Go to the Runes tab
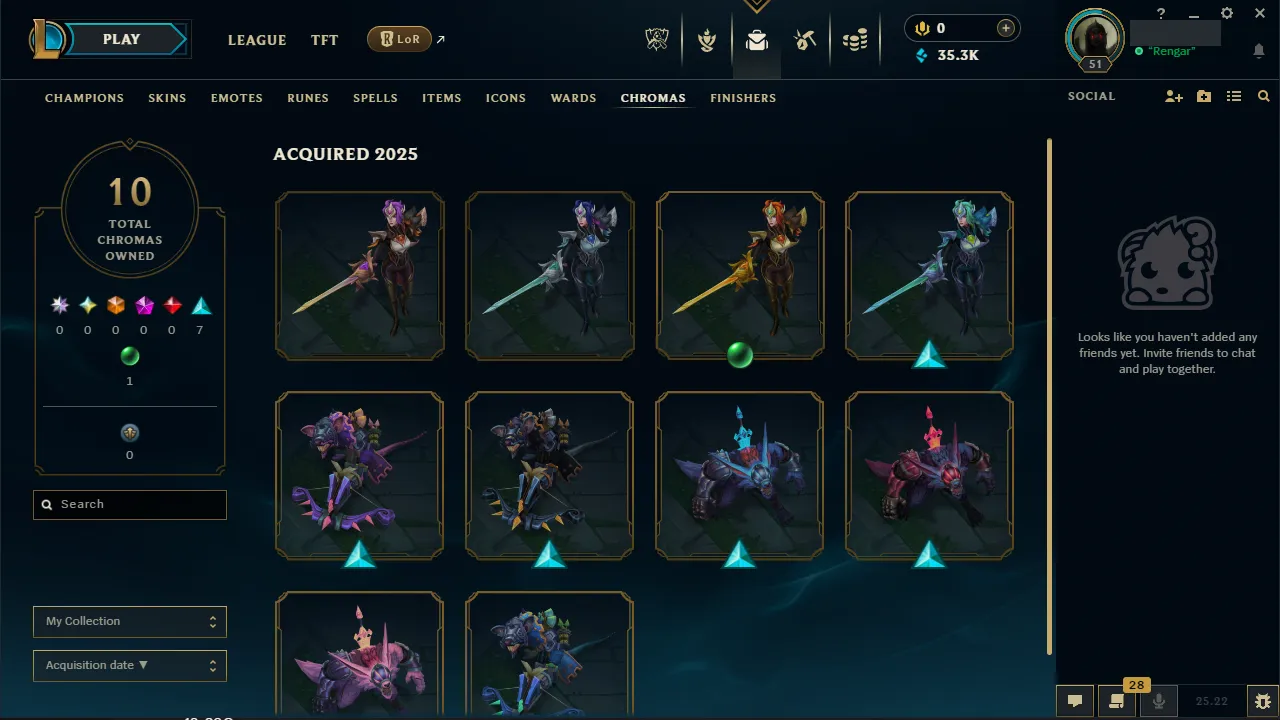 pos(307,98)
